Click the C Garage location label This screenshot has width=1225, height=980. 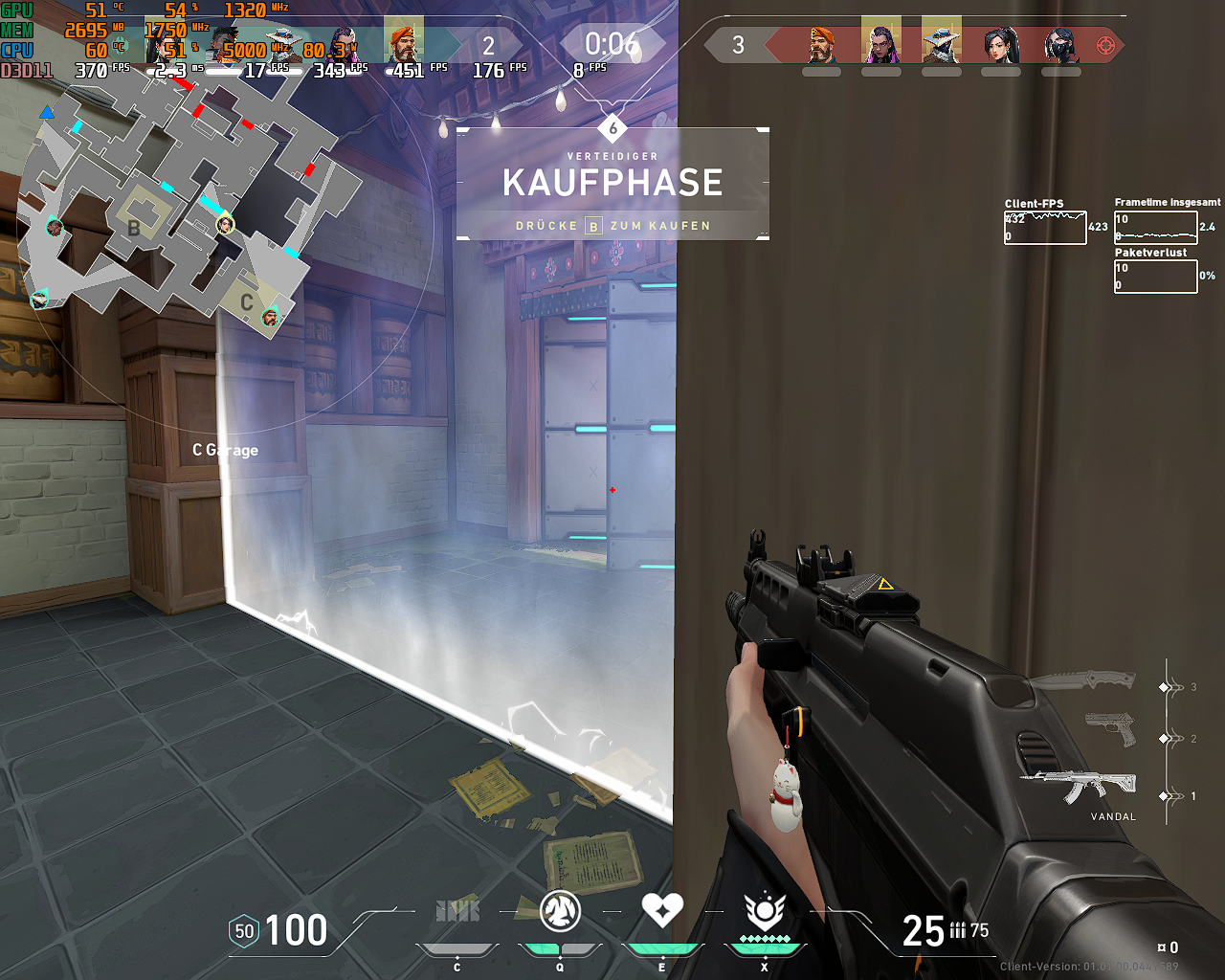pyautogui.click(x=224, y=450)
